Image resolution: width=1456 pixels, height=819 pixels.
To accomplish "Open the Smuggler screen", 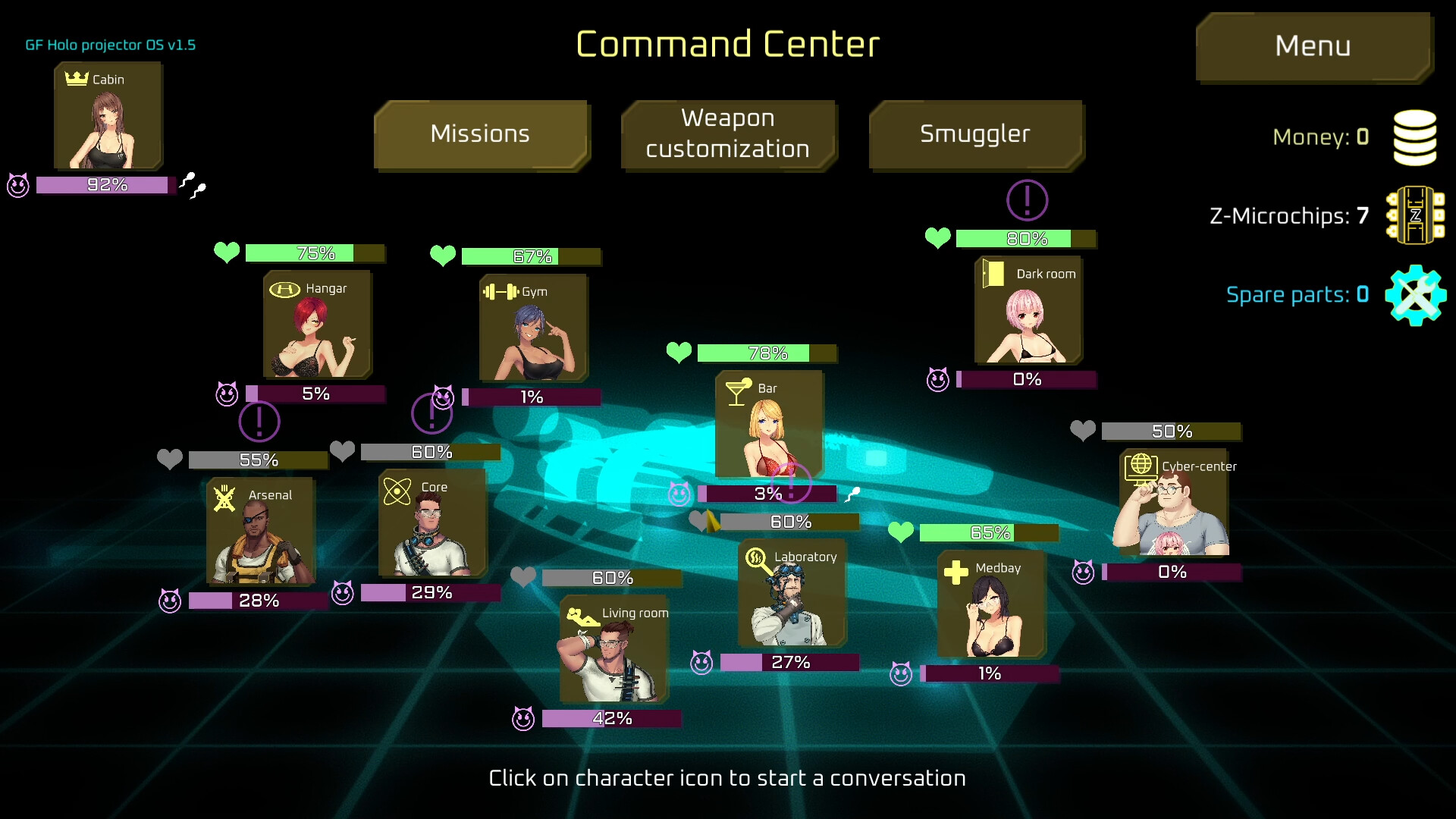I will [x=975, y=135].
